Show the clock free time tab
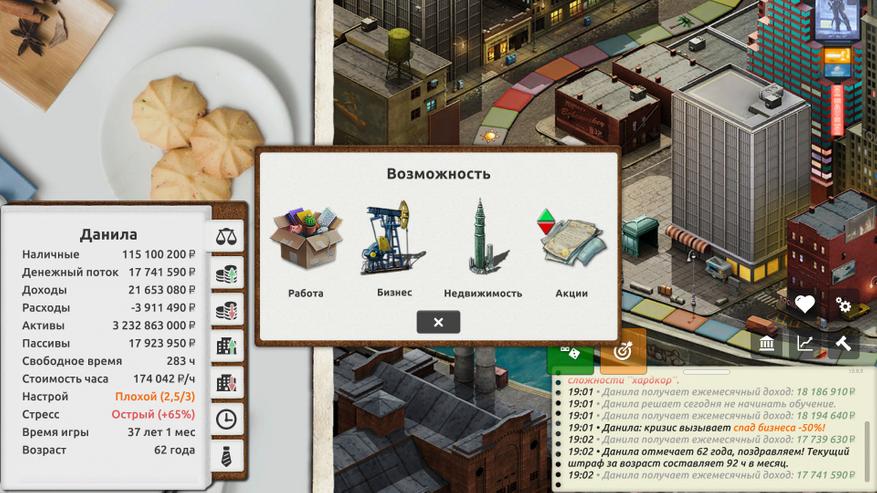Screen dimensions: 877x493 point(226,419)
